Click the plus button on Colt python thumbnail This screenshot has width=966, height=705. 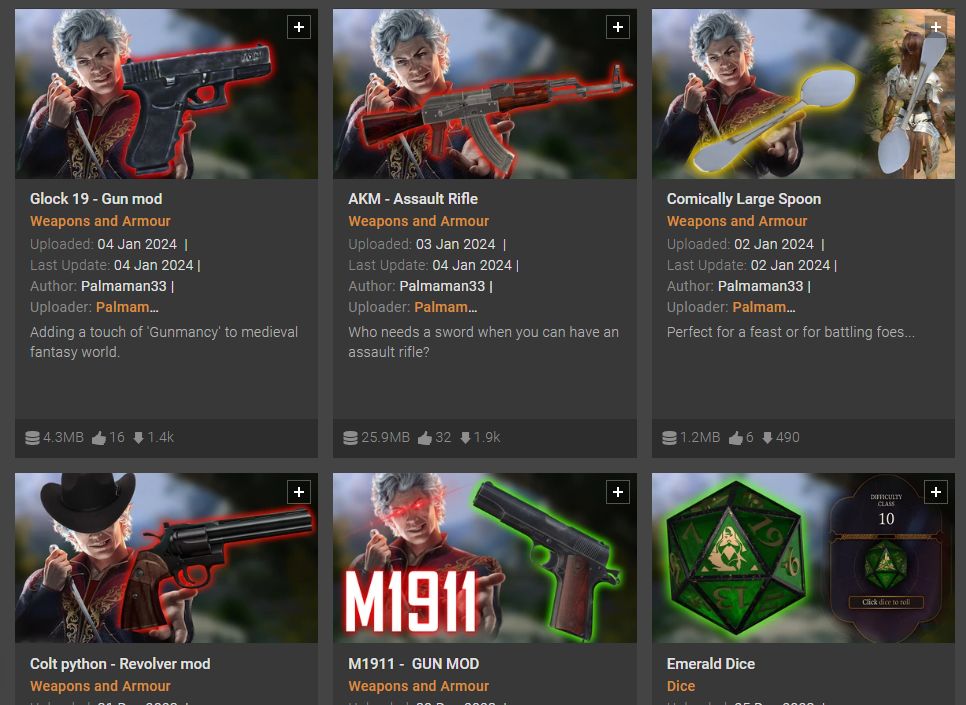(x=298, y=491)
